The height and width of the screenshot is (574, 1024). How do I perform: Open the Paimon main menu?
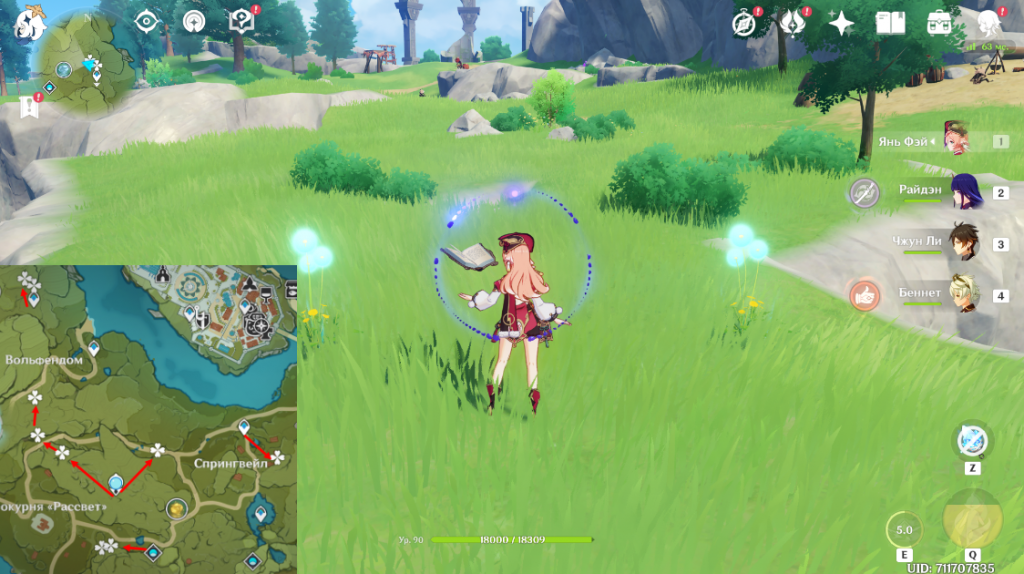pyautogui.click(x=28, y=21)
